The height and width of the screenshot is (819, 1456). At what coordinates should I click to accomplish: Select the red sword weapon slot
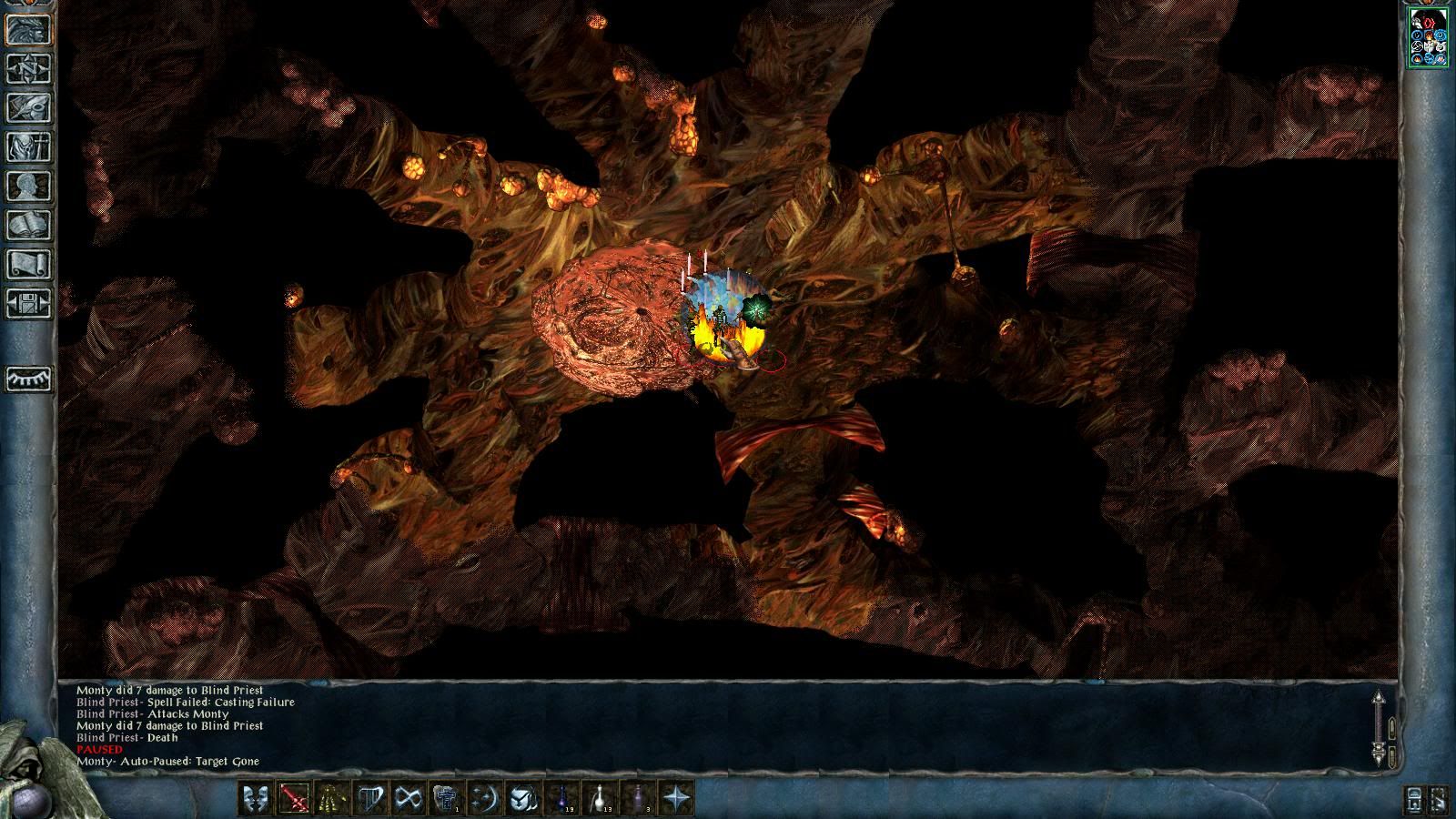tap(294, 799)
